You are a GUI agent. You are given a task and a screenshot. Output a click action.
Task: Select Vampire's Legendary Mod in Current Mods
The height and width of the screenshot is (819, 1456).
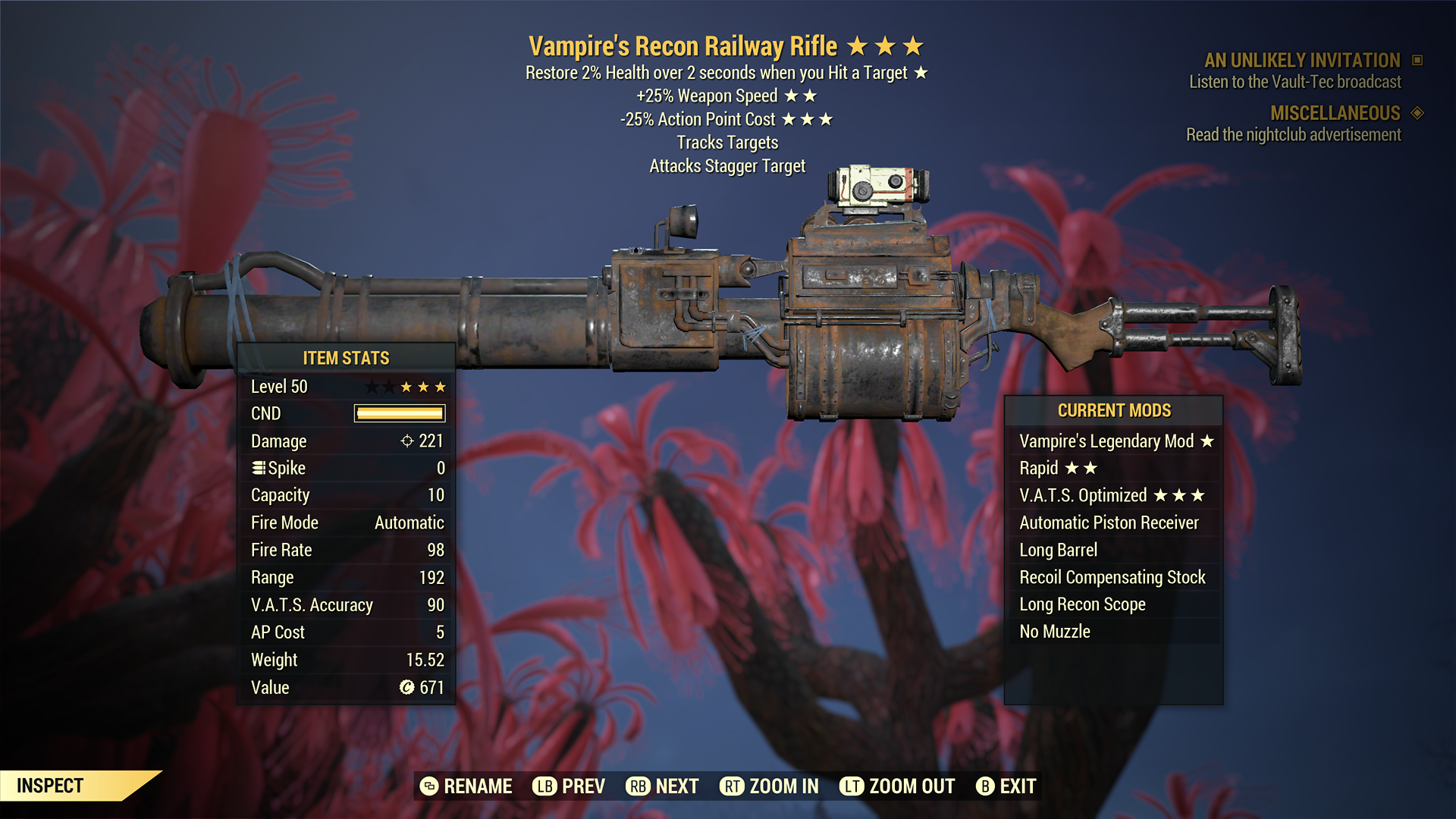click(x=1115, y=441)
